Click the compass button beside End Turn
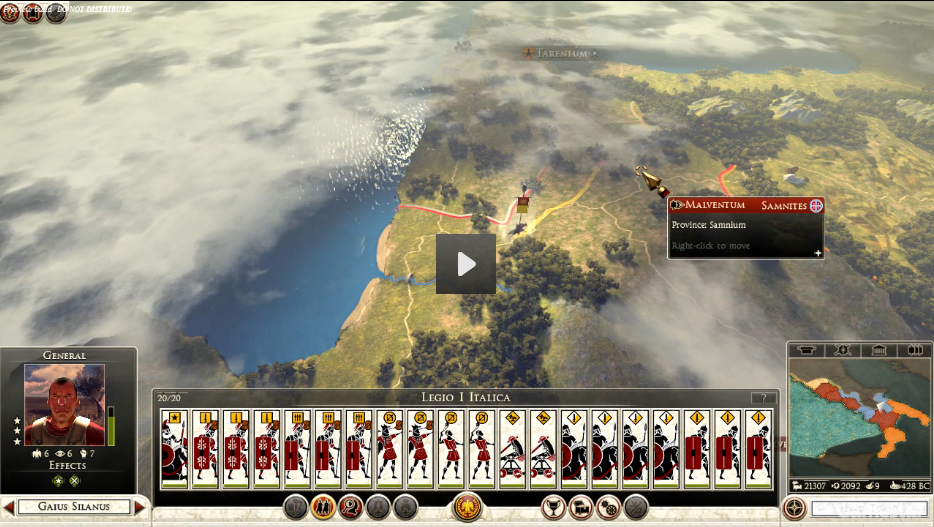934x527 pixels. pyautogui.click(x=795, y=508)
